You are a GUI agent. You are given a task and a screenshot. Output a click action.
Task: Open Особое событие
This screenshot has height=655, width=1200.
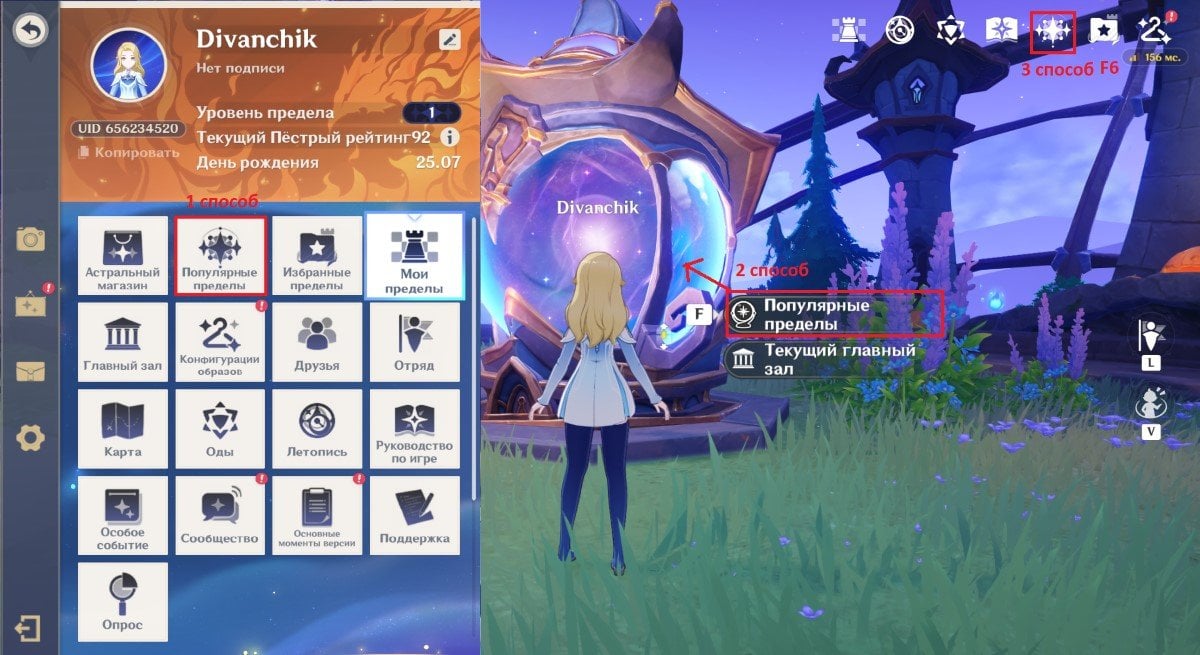(x=122, y=515)
